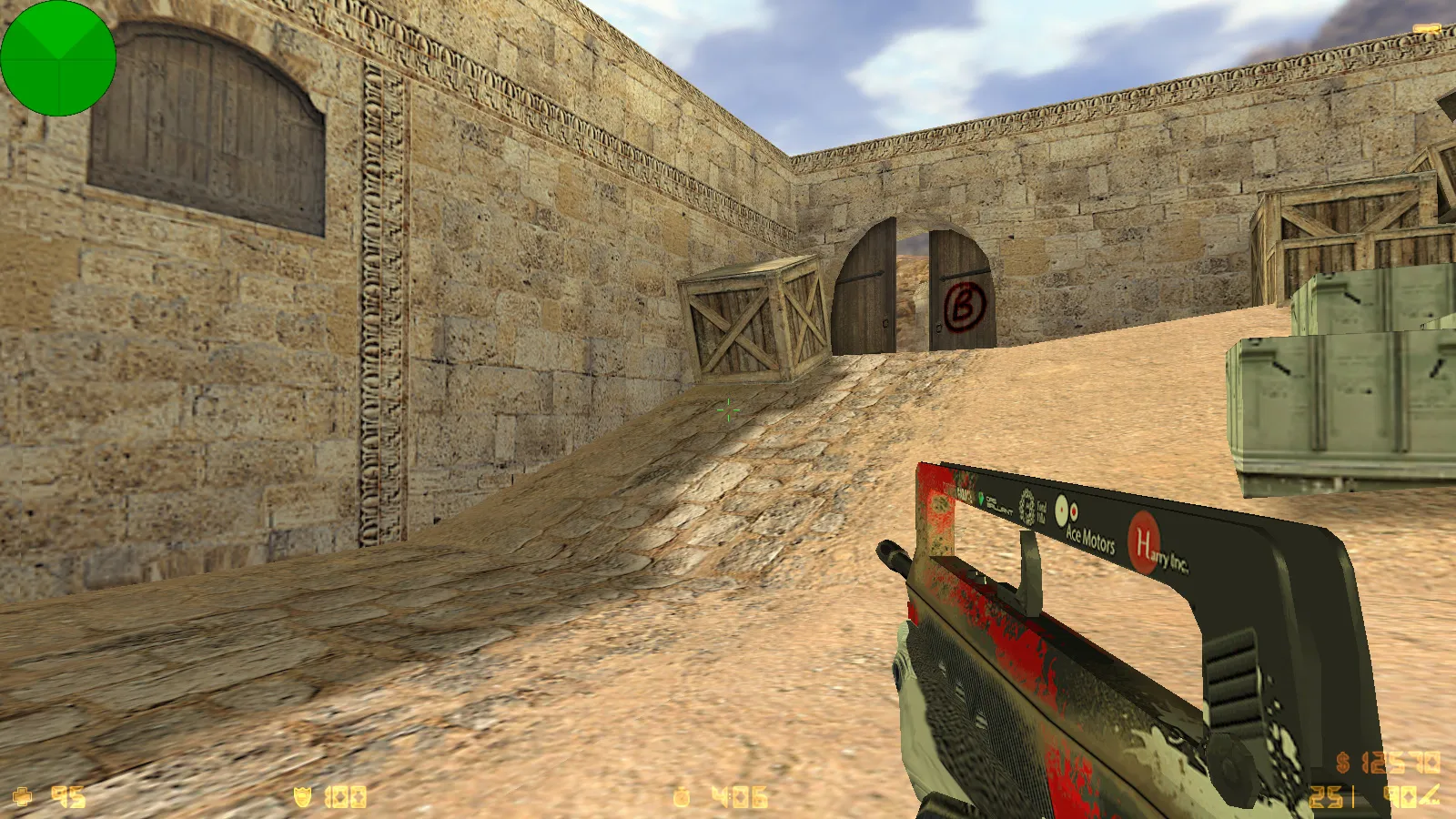Click the radar circle
This screenshot has width=1456, height=819.
tap(59, 59)
